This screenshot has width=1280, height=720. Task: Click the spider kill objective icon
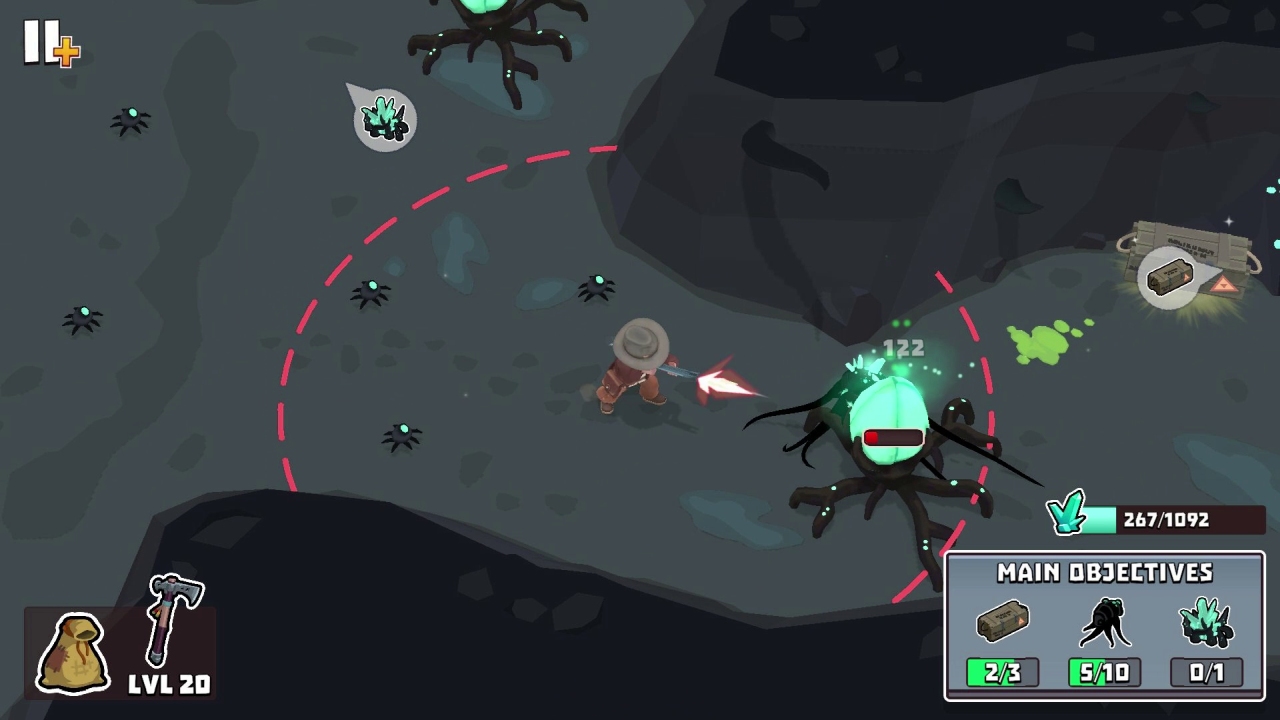tap(1104, 622)
